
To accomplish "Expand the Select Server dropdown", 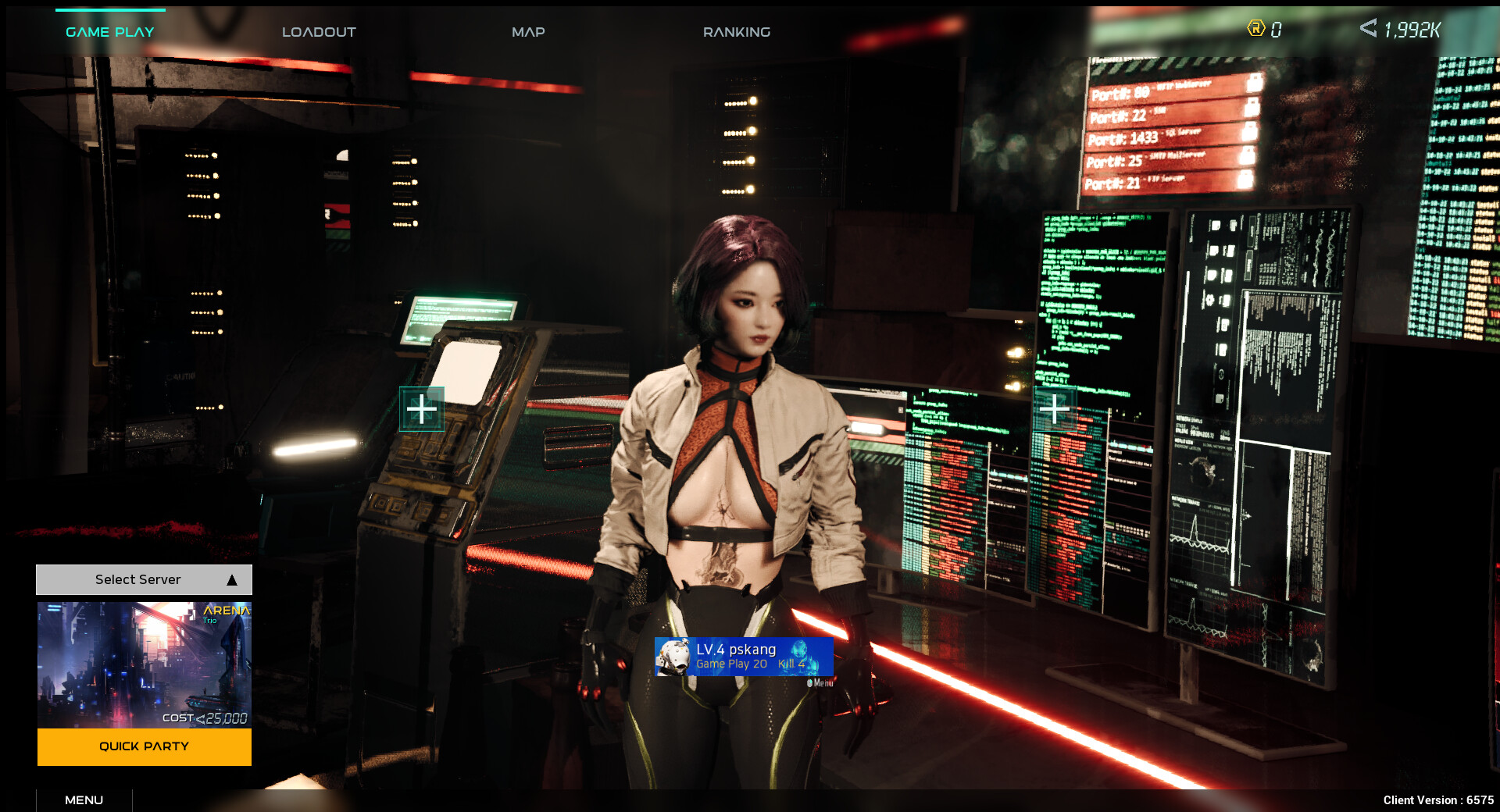I will (x=144, y=579).
